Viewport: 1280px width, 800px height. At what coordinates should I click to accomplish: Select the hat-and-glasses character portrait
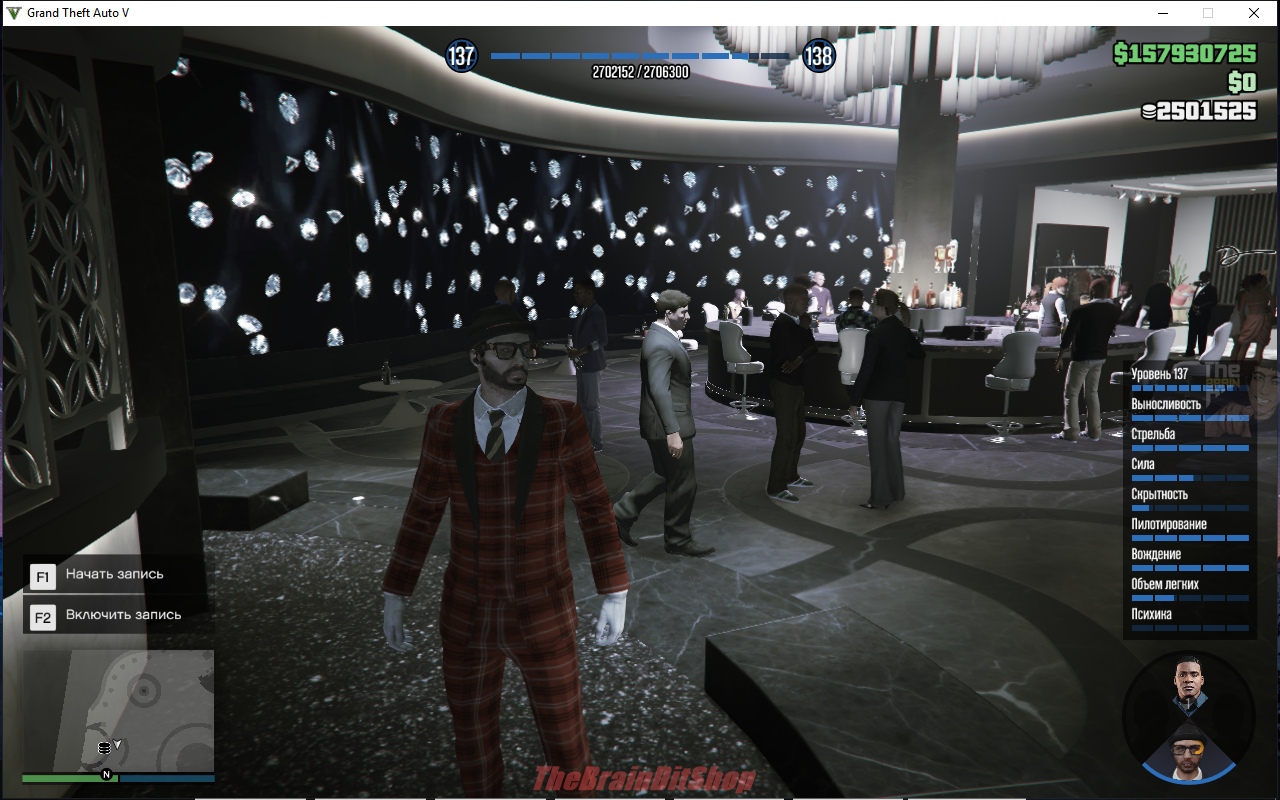point(1189,747)
